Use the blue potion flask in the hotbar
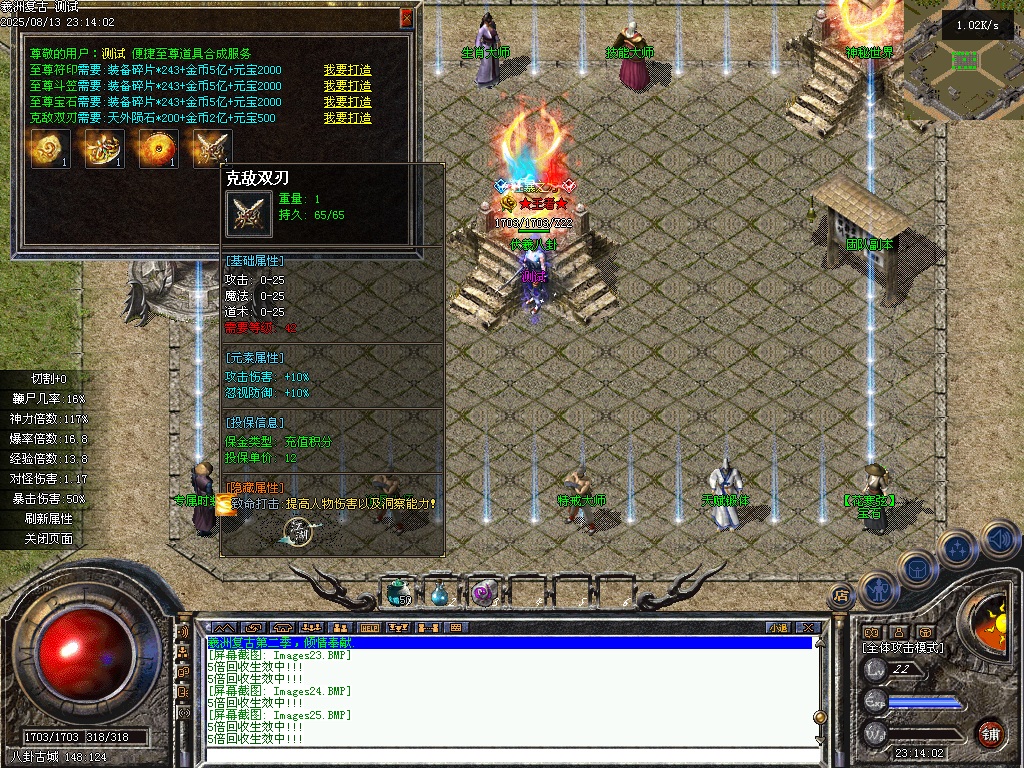 [438, 594]
